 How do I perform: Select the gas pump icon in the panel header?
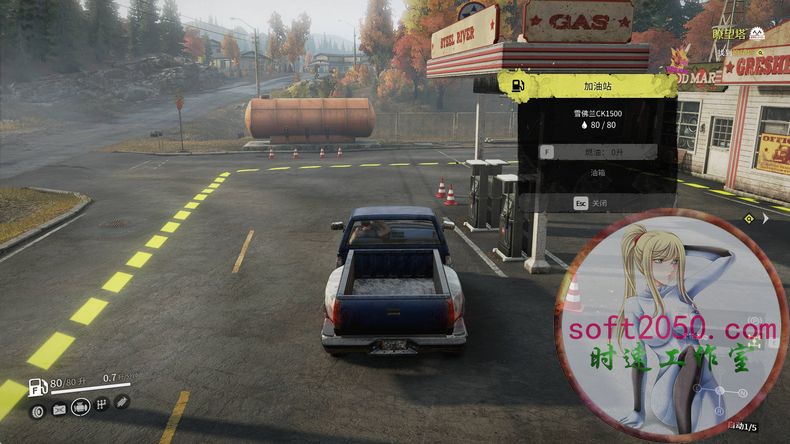point(518,85)
